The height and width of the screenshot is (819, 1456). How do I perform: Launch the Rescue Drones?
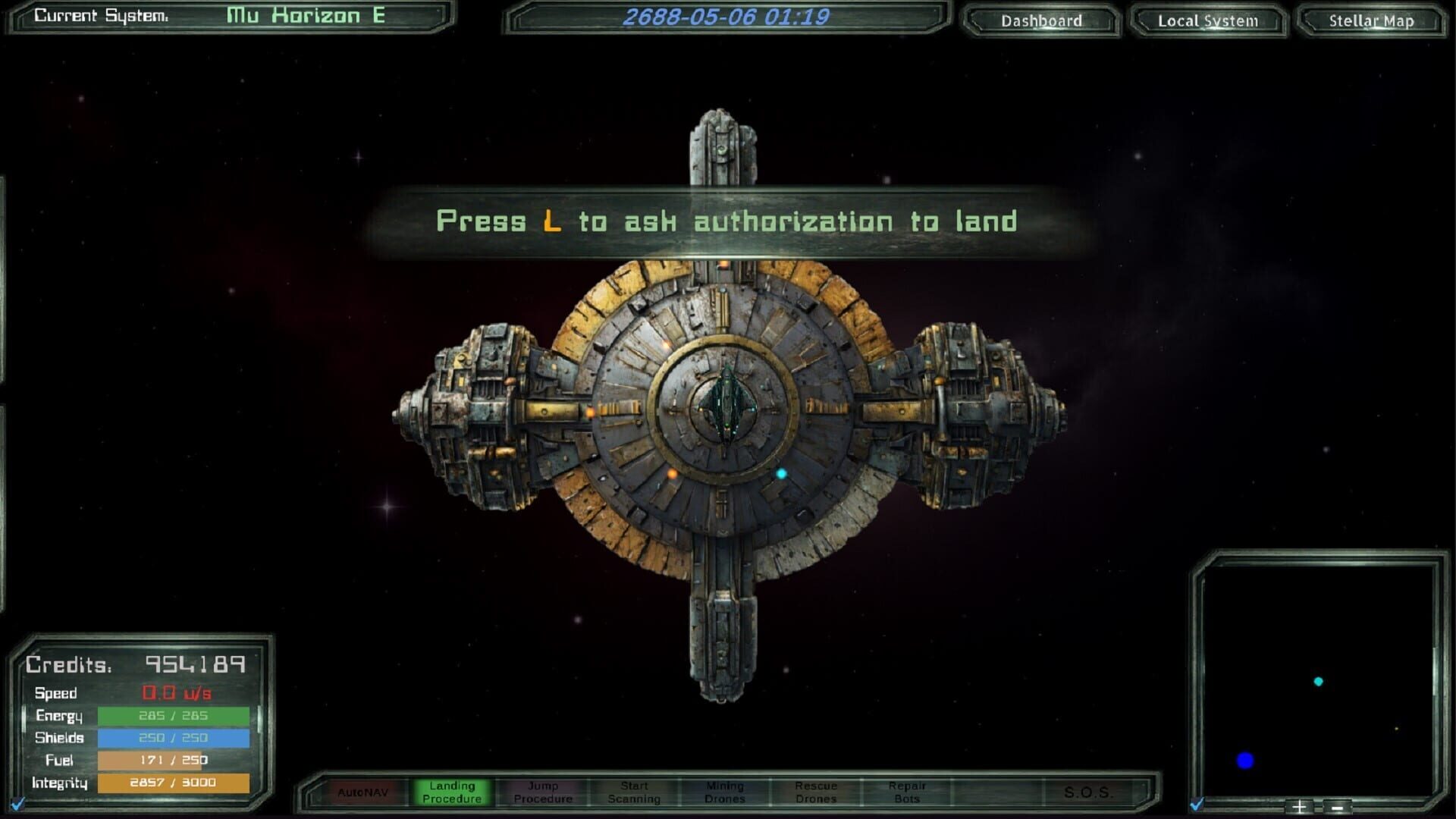pos(817,791)
